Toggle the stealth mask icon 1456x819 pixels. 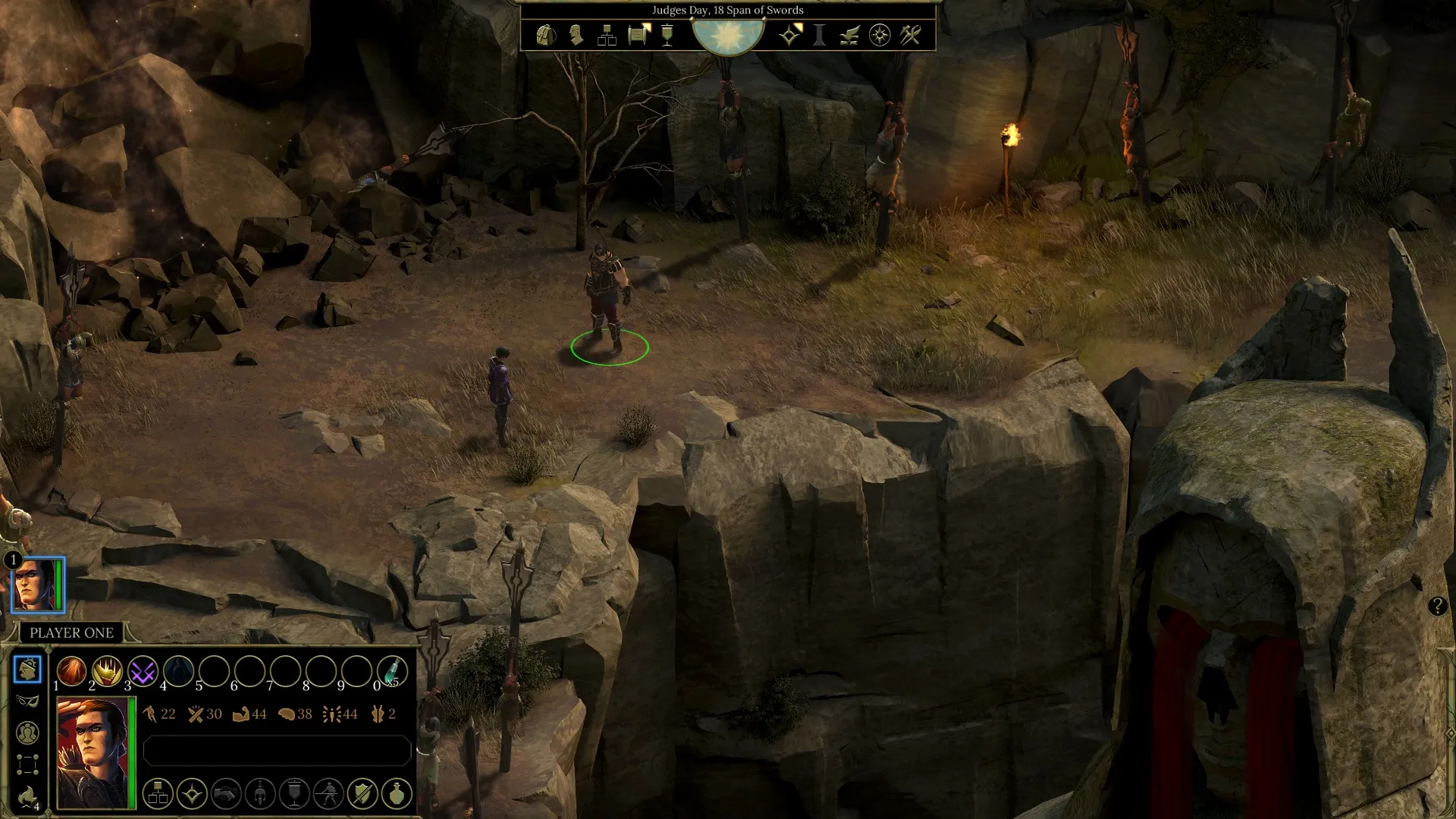pos(27,701)
